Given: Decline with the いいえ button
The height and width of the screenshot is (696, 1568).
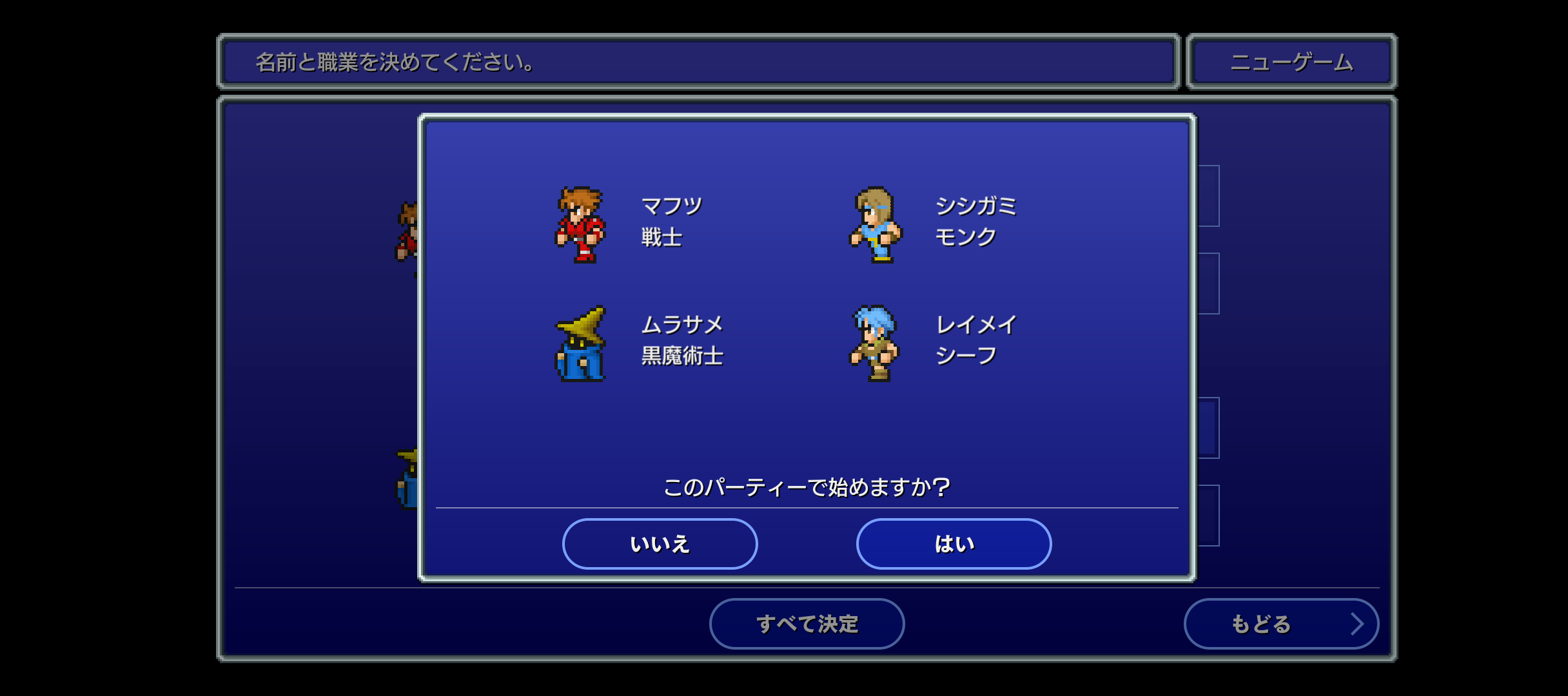Looking at the screenshot, I should tap(660, 544).
